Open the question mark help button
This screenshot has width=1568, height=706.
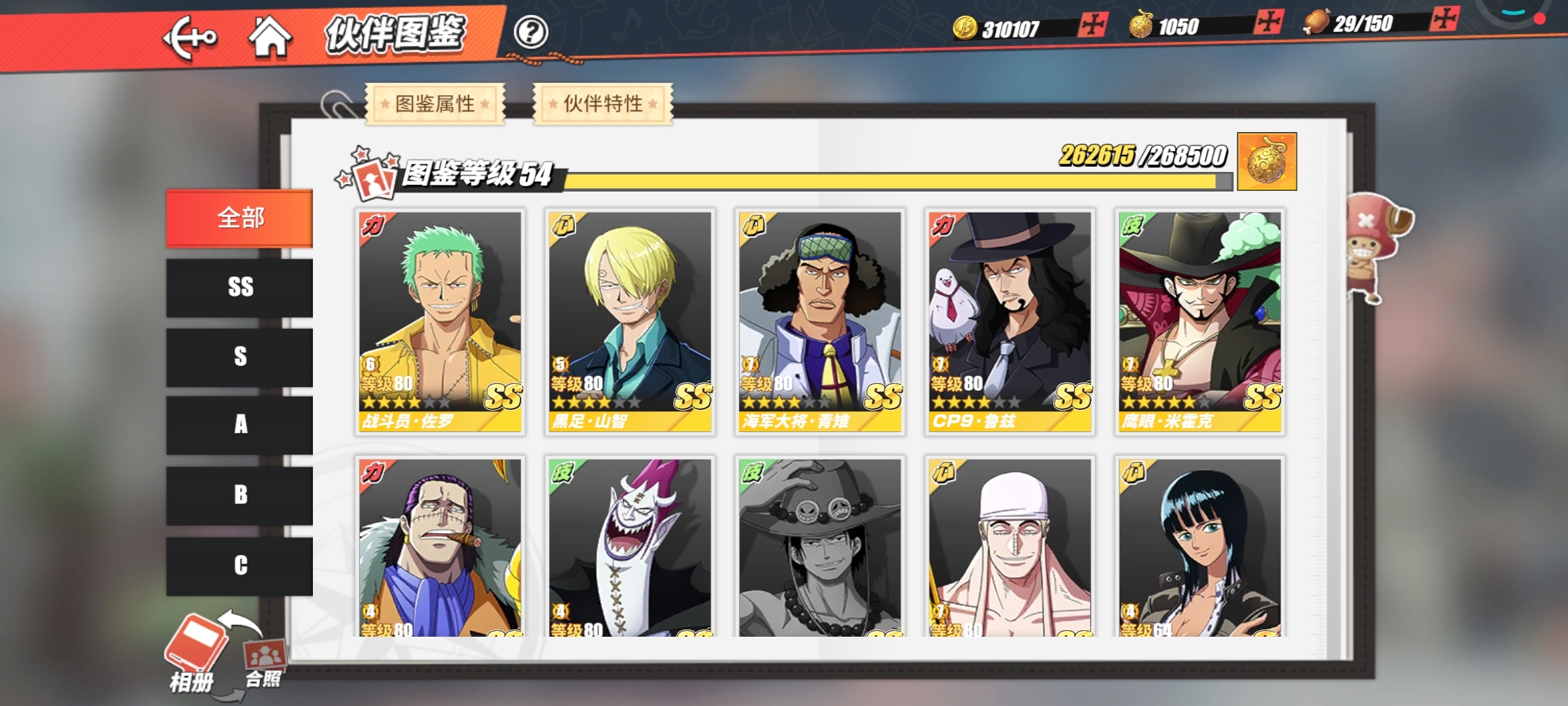pyautogui.click(x=530, y=32)
